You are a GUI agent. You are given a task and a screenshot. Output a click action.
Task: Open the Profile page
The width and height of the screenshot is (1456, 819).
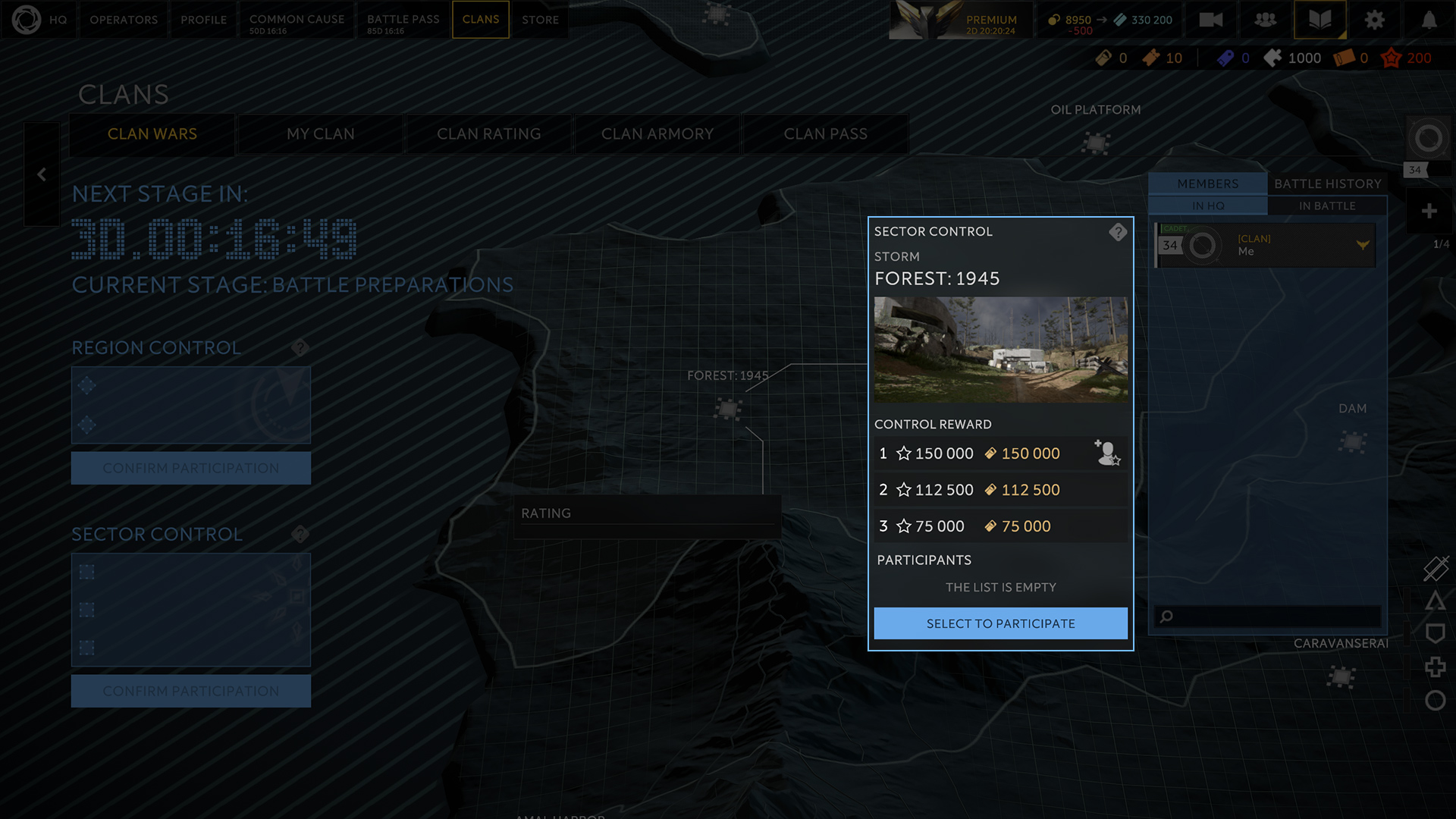pyautogui.click(x=203, y=20)
